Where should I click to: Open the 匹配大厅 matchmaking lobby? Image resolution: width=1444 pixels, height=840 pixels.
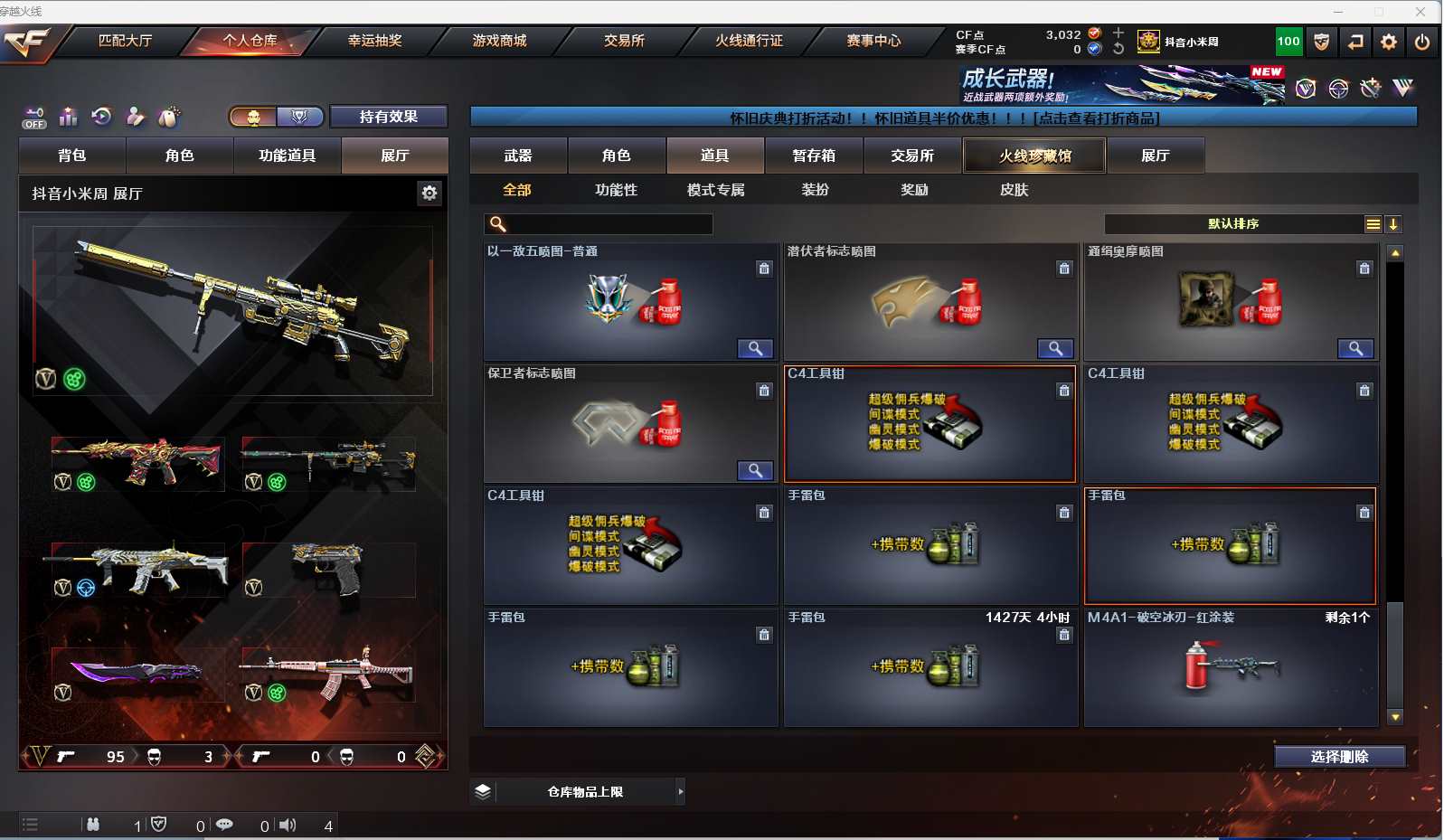point(125,41)
